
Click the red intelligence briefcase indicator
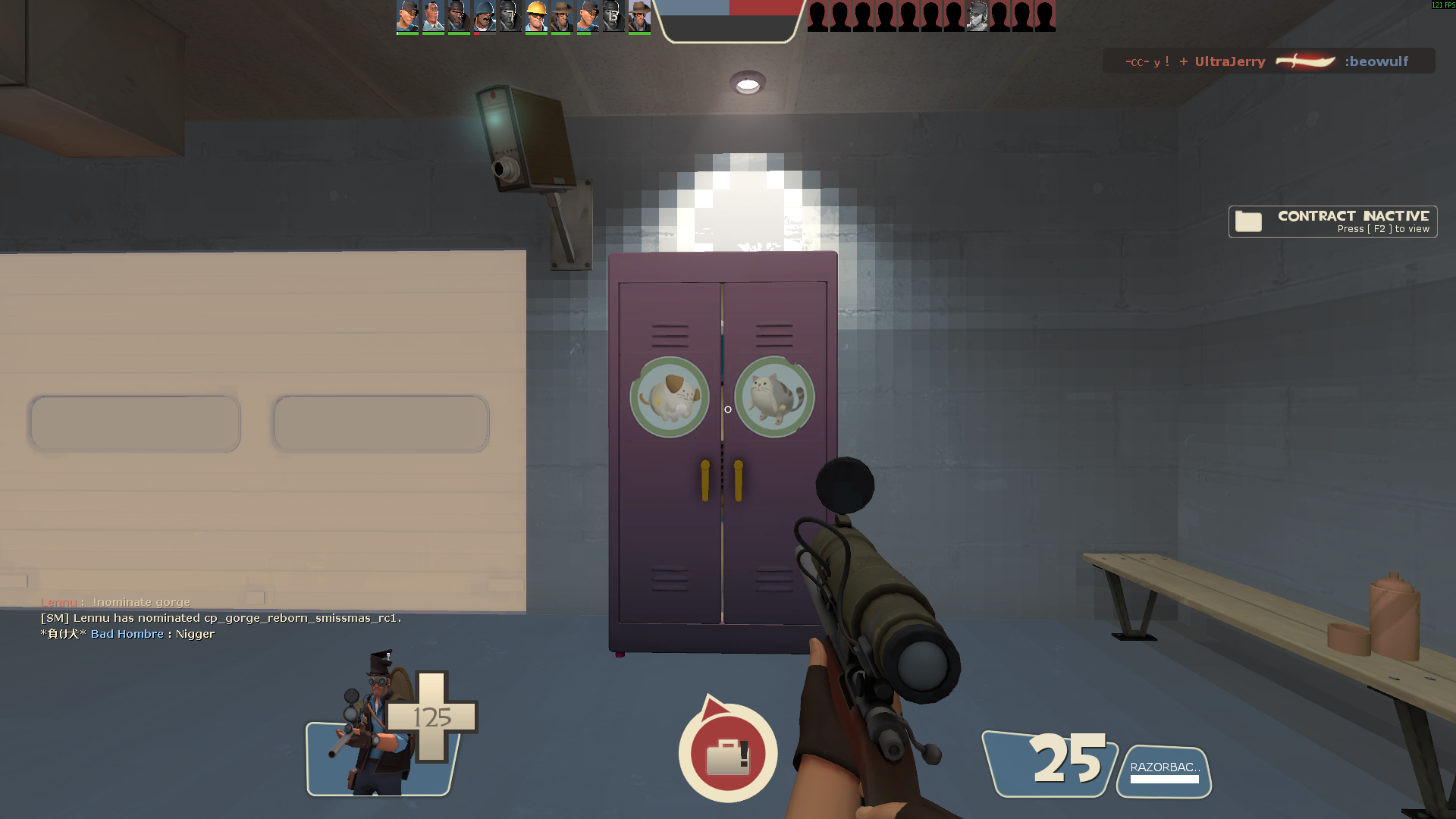tap(727, 755)
